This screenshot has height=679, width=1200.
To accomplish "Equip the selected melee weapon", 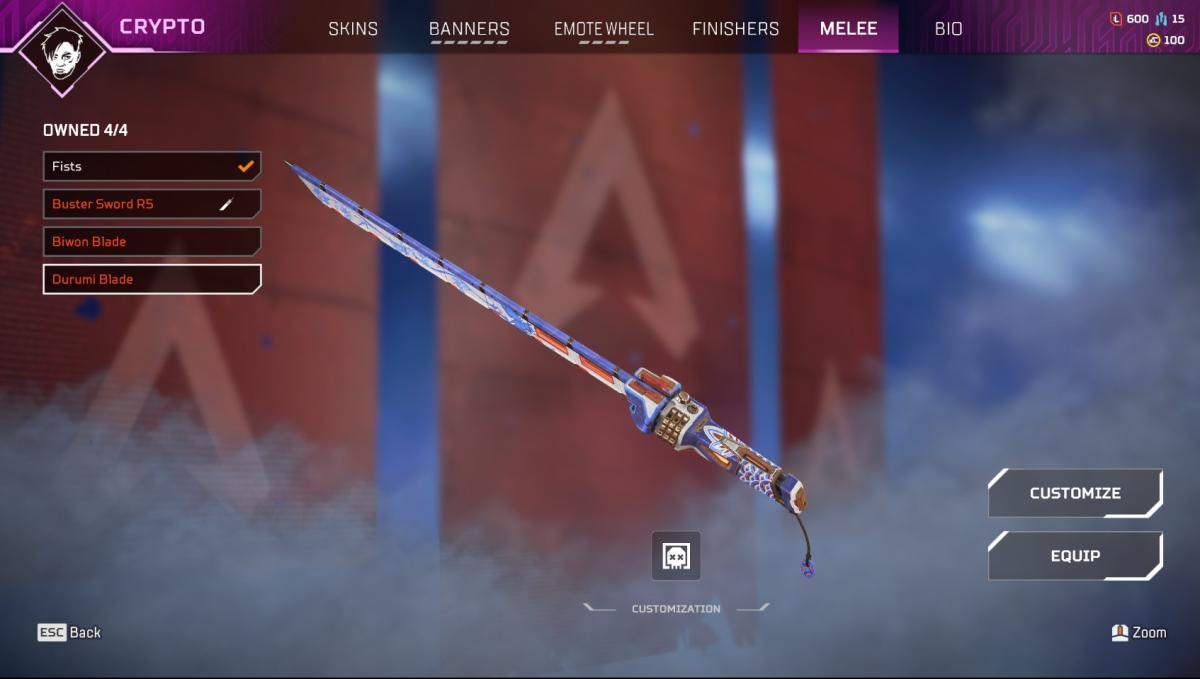I will coord(1075,556).
